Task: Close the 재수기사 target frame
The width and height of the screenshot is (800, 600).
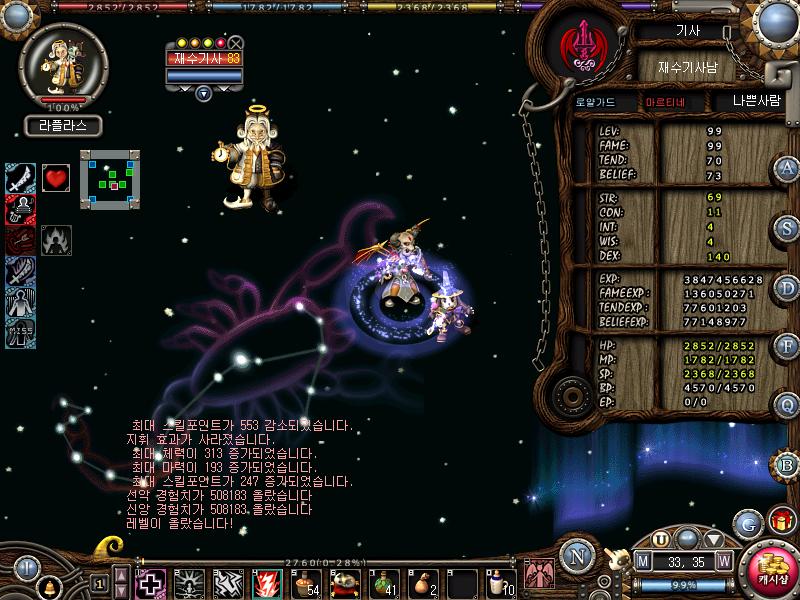Action: pyautogui.click(x=235, y=43)
